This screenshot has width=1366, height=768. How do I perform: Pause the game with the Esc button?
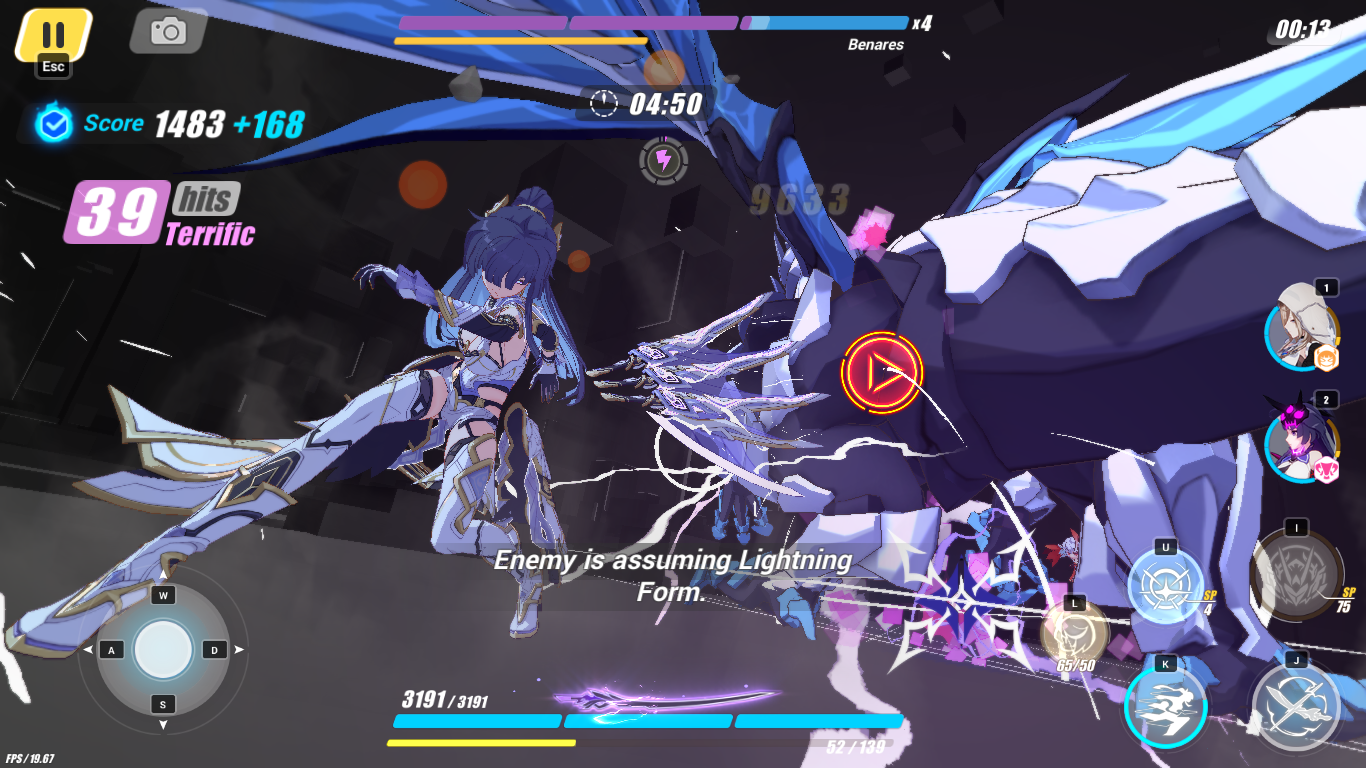tap(52, 31)
